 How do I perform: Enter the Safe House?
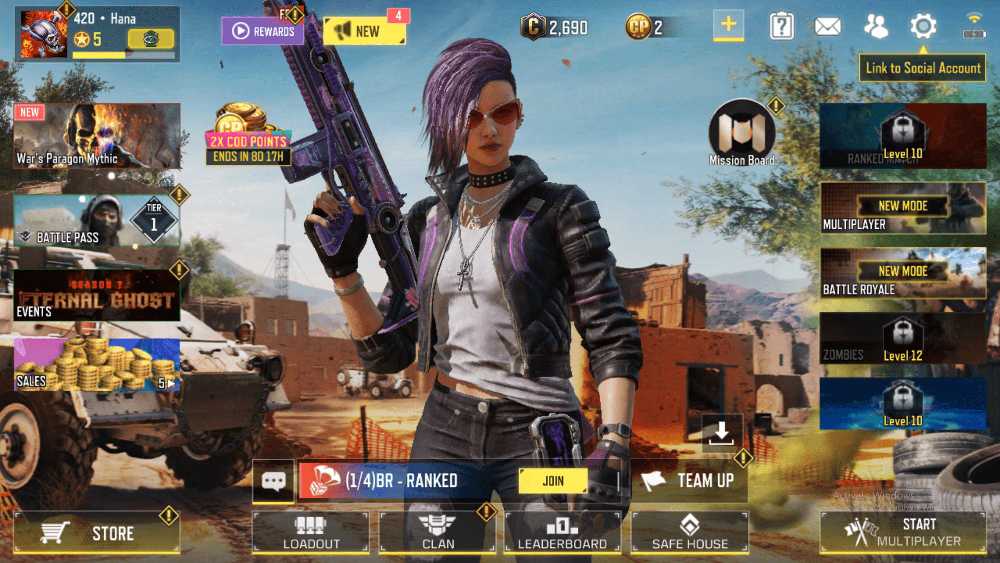[689, 532]
